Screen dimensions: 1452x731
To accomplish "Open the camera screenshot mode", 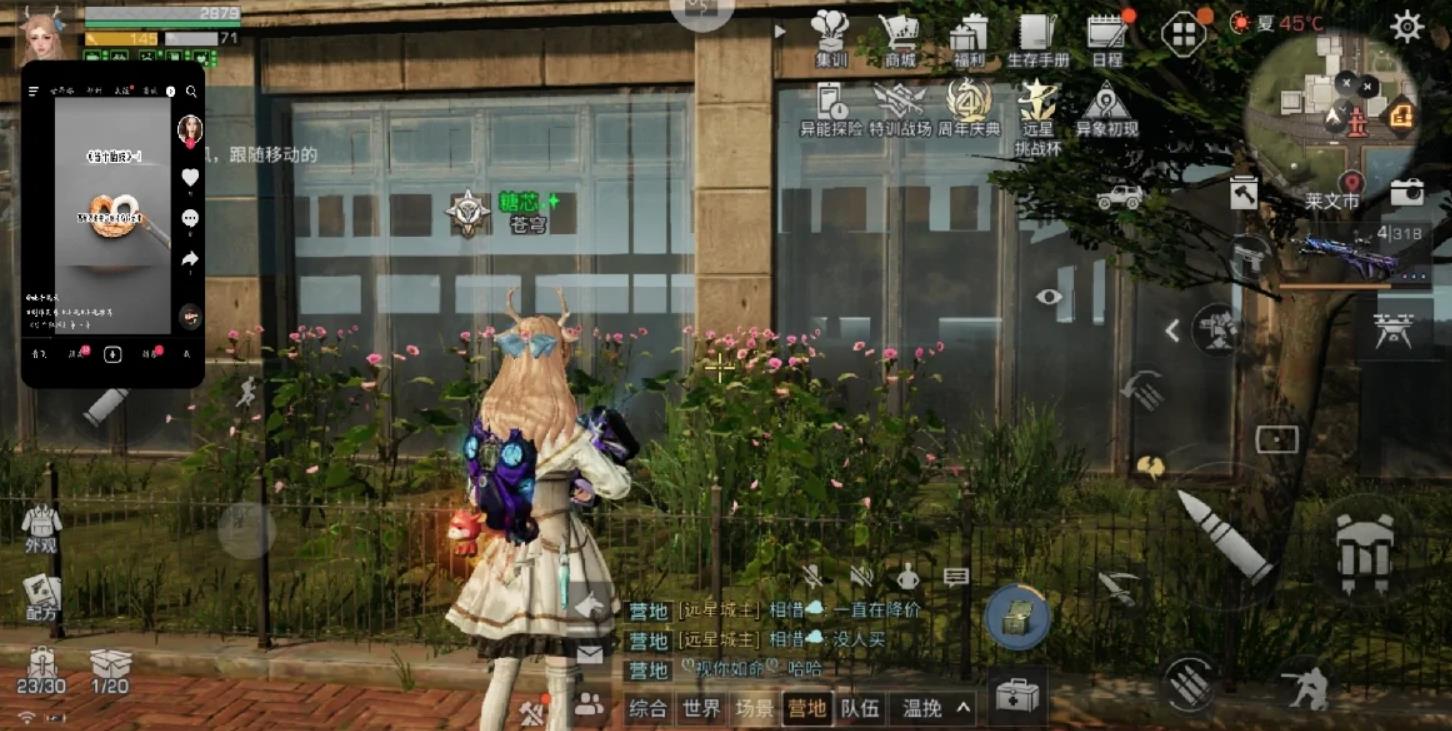I will click(1407, 192).
